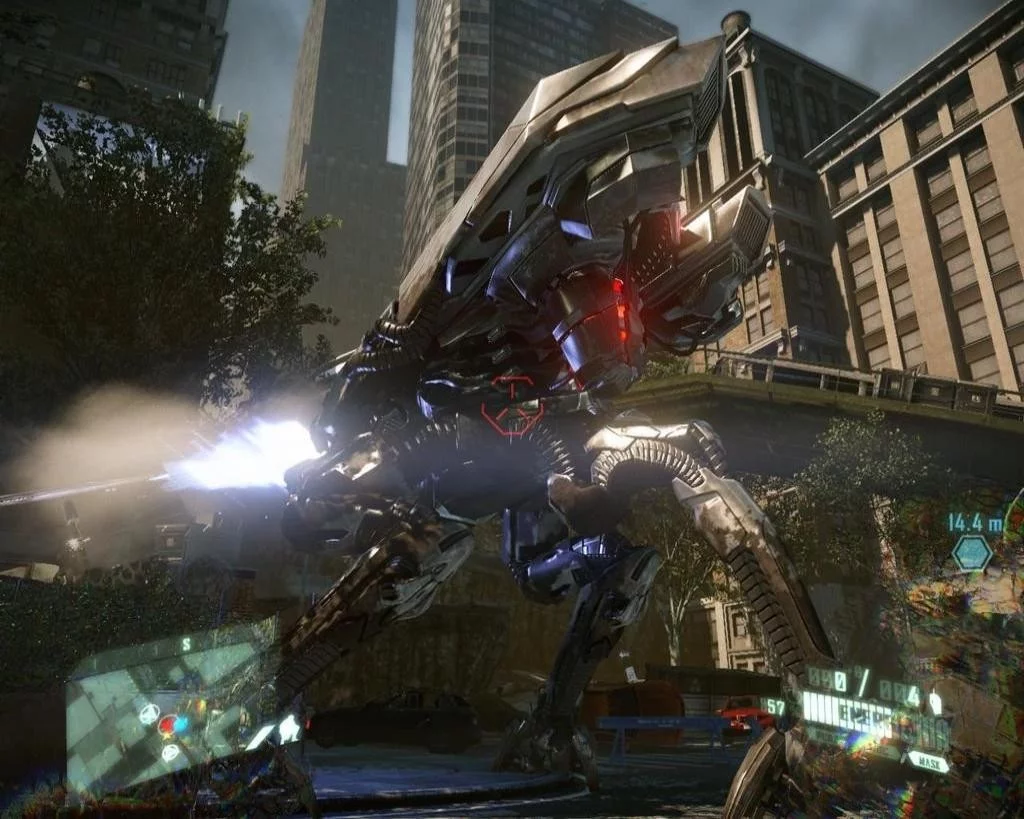Click the MASK label on the HUD
The height and width of the screenshot is (819, 1024).
click(928, 761)
